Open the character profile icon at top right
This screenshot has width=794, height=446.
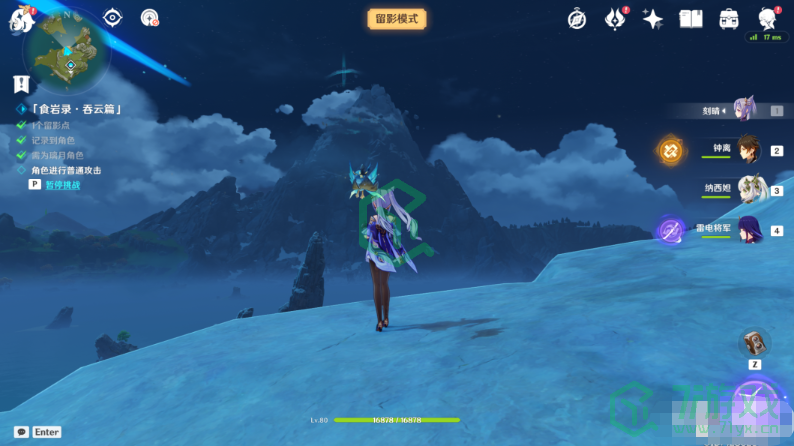pos(767,18)
